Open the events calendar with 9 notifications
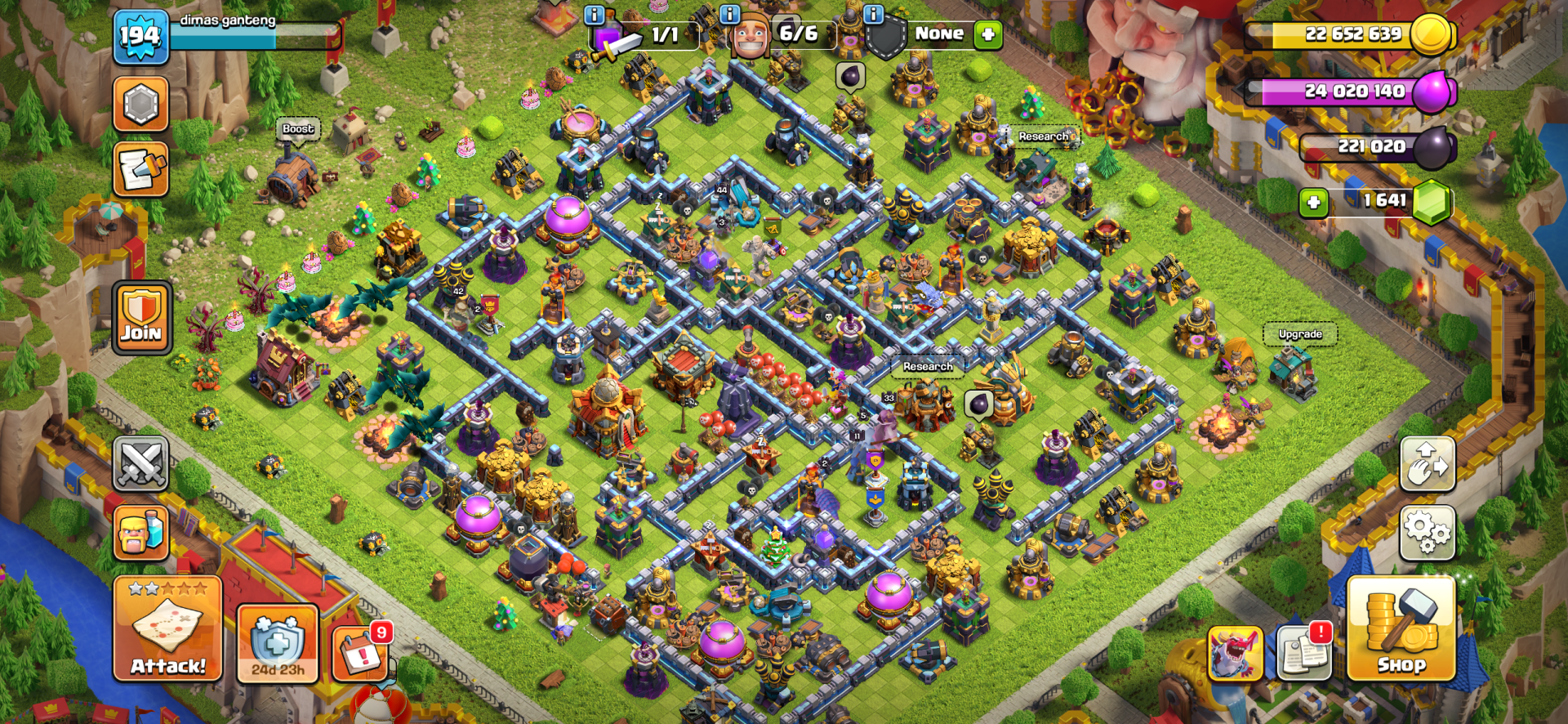The width and height of the screenshot is (1568, 724). [x=362, y=654]
